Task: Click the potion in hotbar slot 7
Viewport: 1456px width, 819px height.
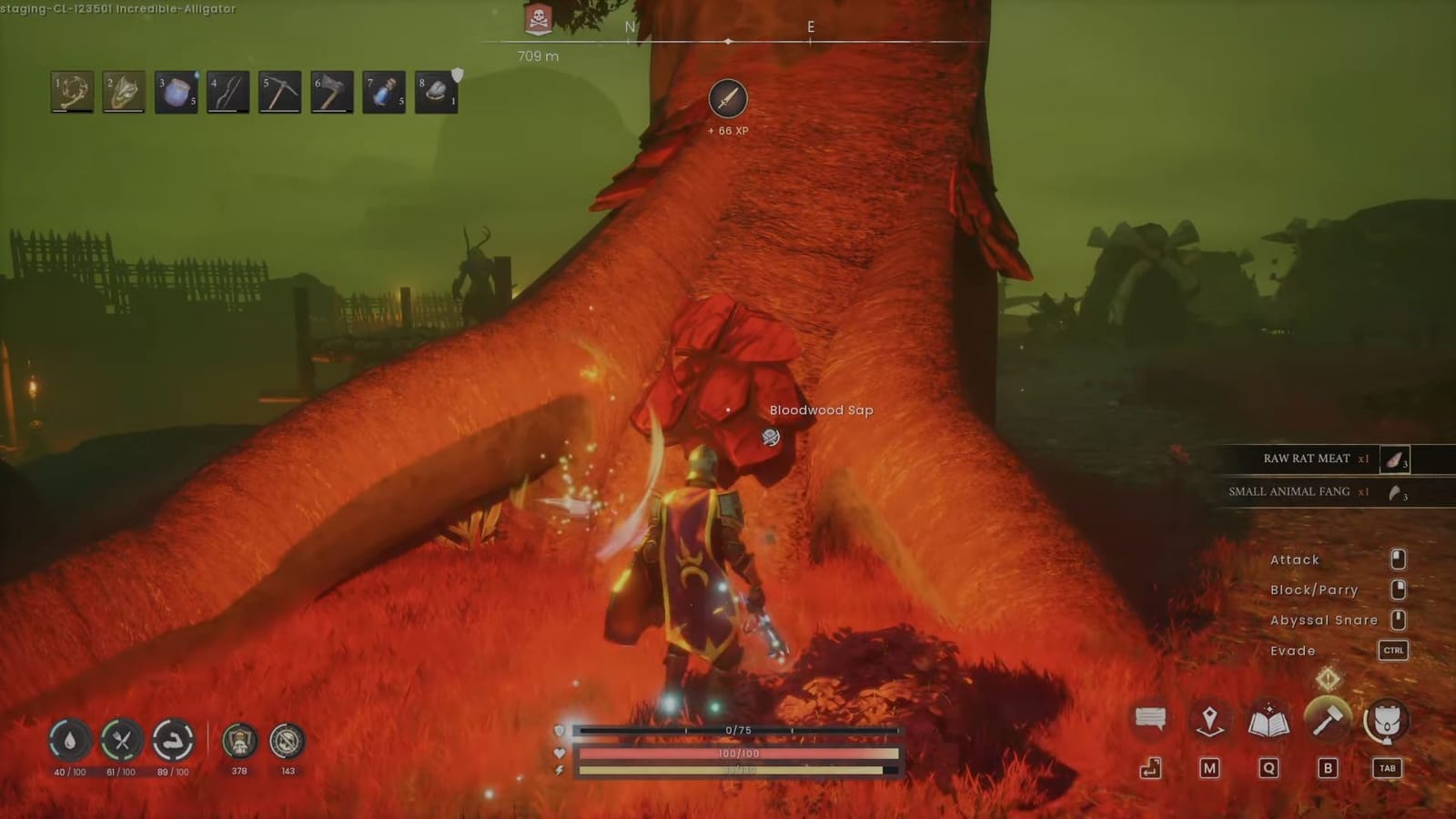Action: (x=383, y=91)
